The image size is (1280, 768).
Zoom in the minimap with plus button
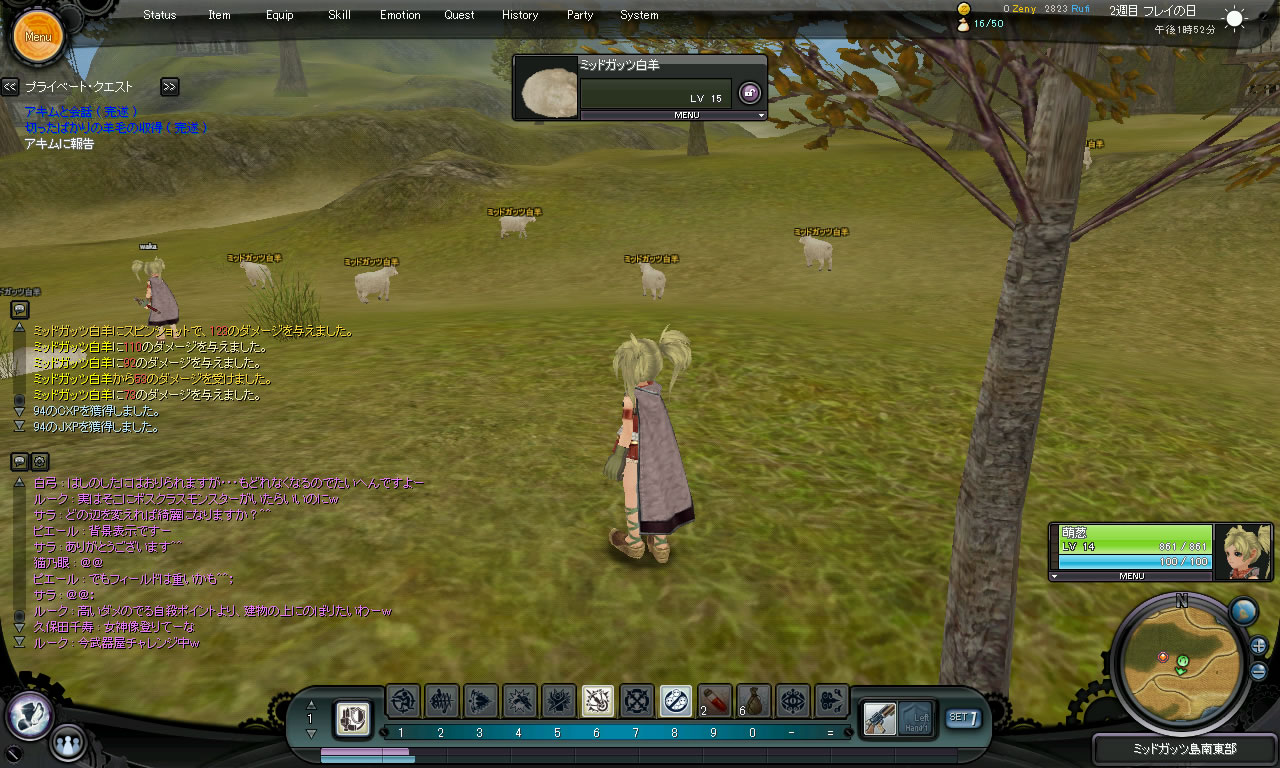(1258, 645)
